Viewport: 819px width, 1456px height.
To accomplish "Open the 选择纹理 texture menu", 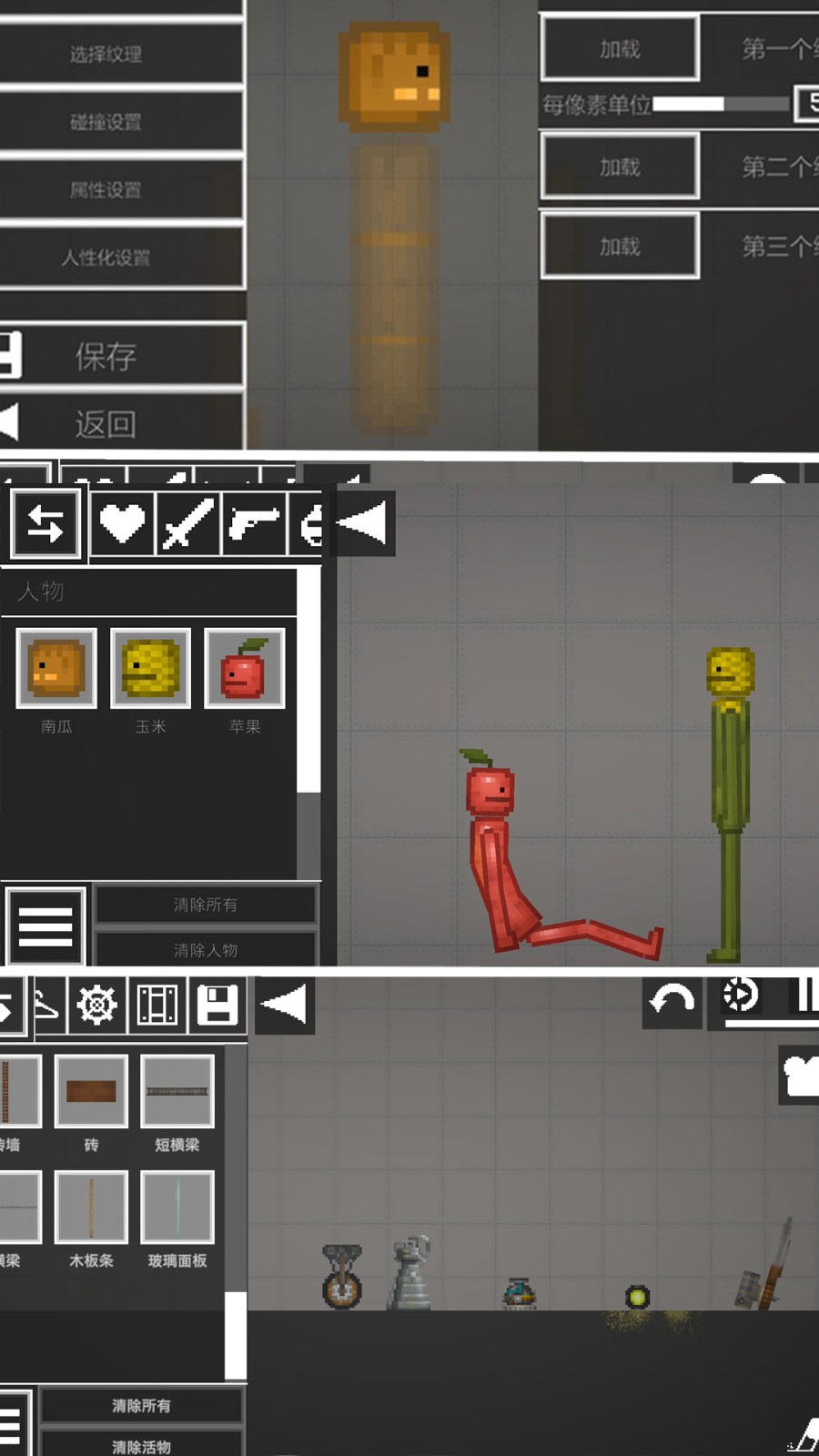I will (106, 54).
